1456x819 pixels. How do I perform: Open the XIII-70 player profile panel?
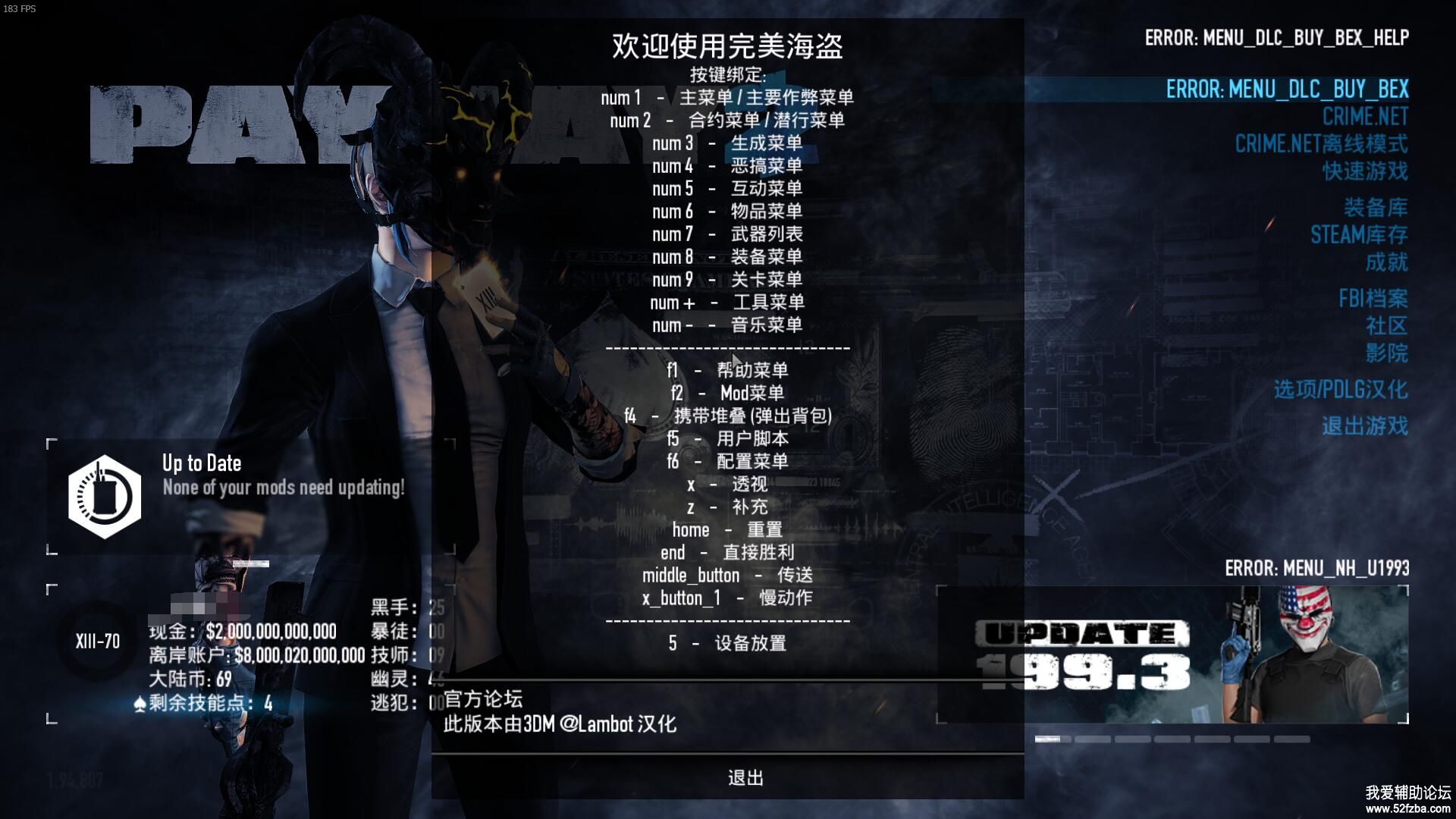[97, 642]
